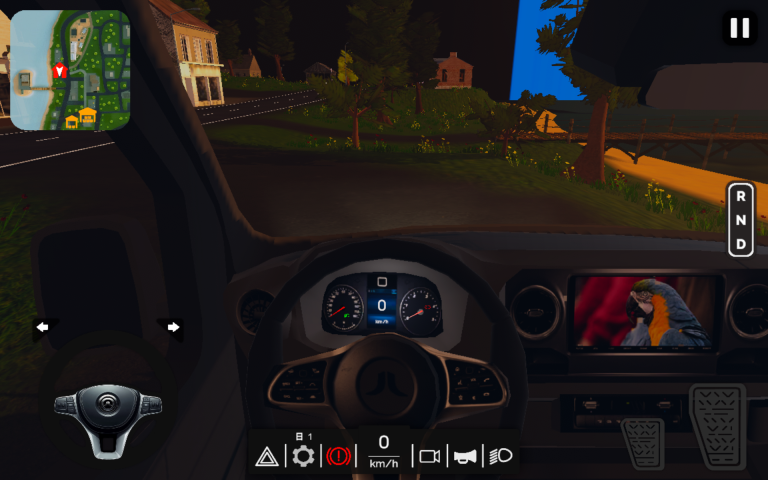Click the gear icon on the toolbar

coord(303,456)
